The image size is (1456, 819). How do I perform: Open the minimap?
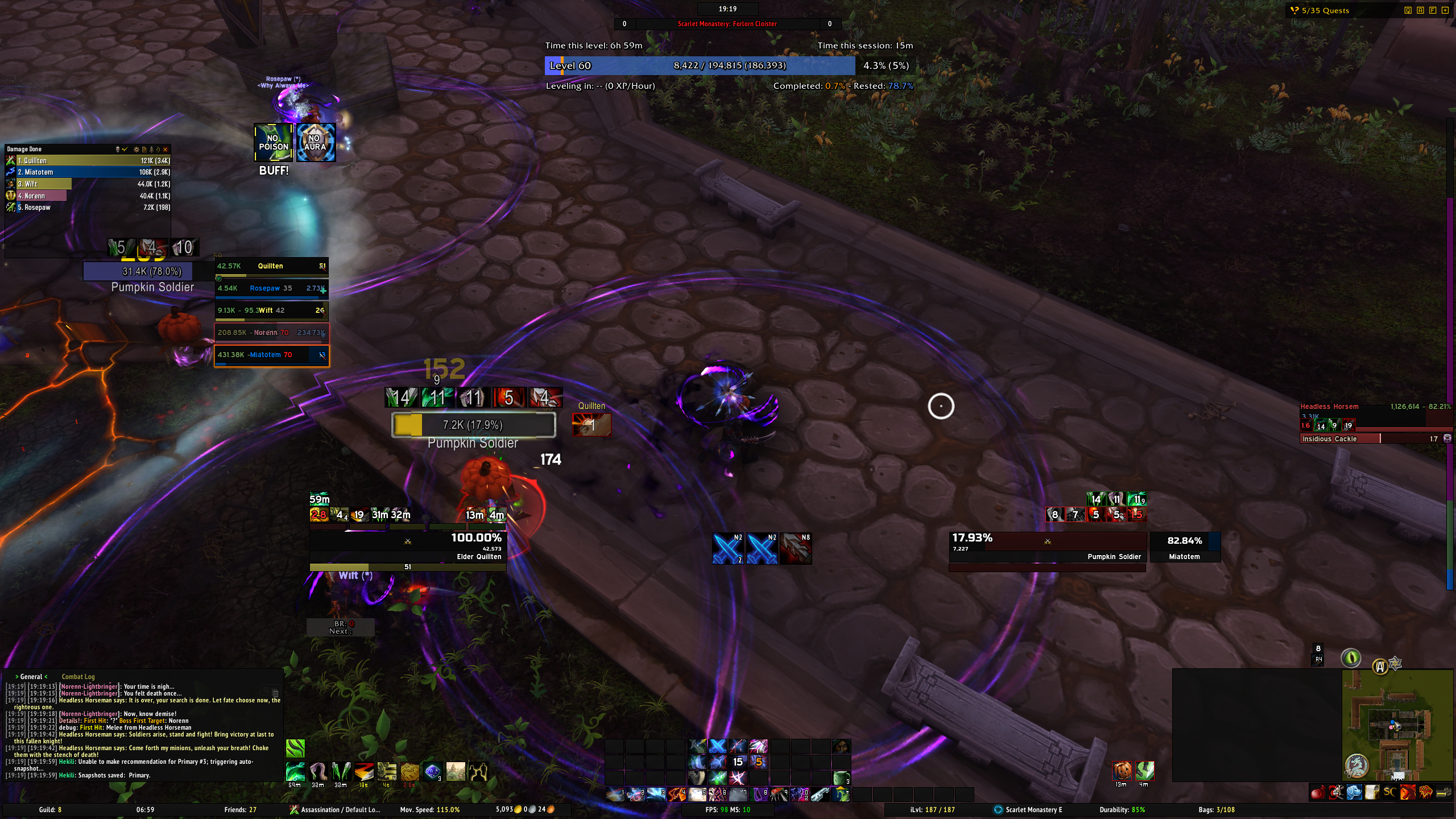coord(1396,725)
